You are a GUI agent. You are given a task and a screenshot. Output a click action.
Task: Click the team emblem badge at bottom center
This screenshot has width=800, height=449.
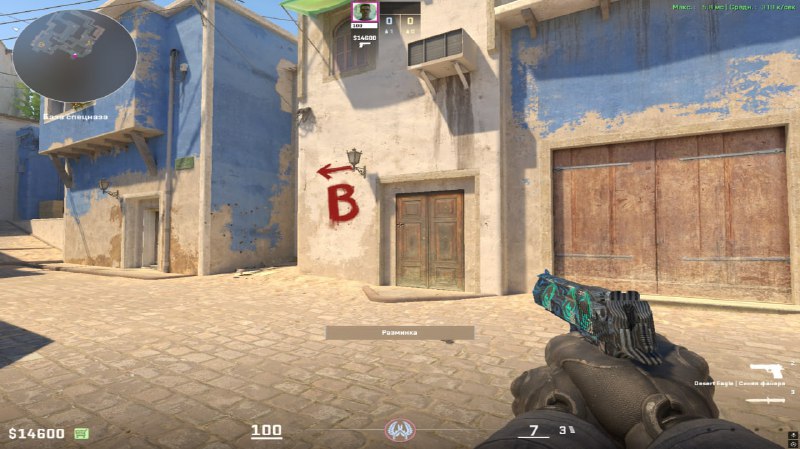point(399,431)
